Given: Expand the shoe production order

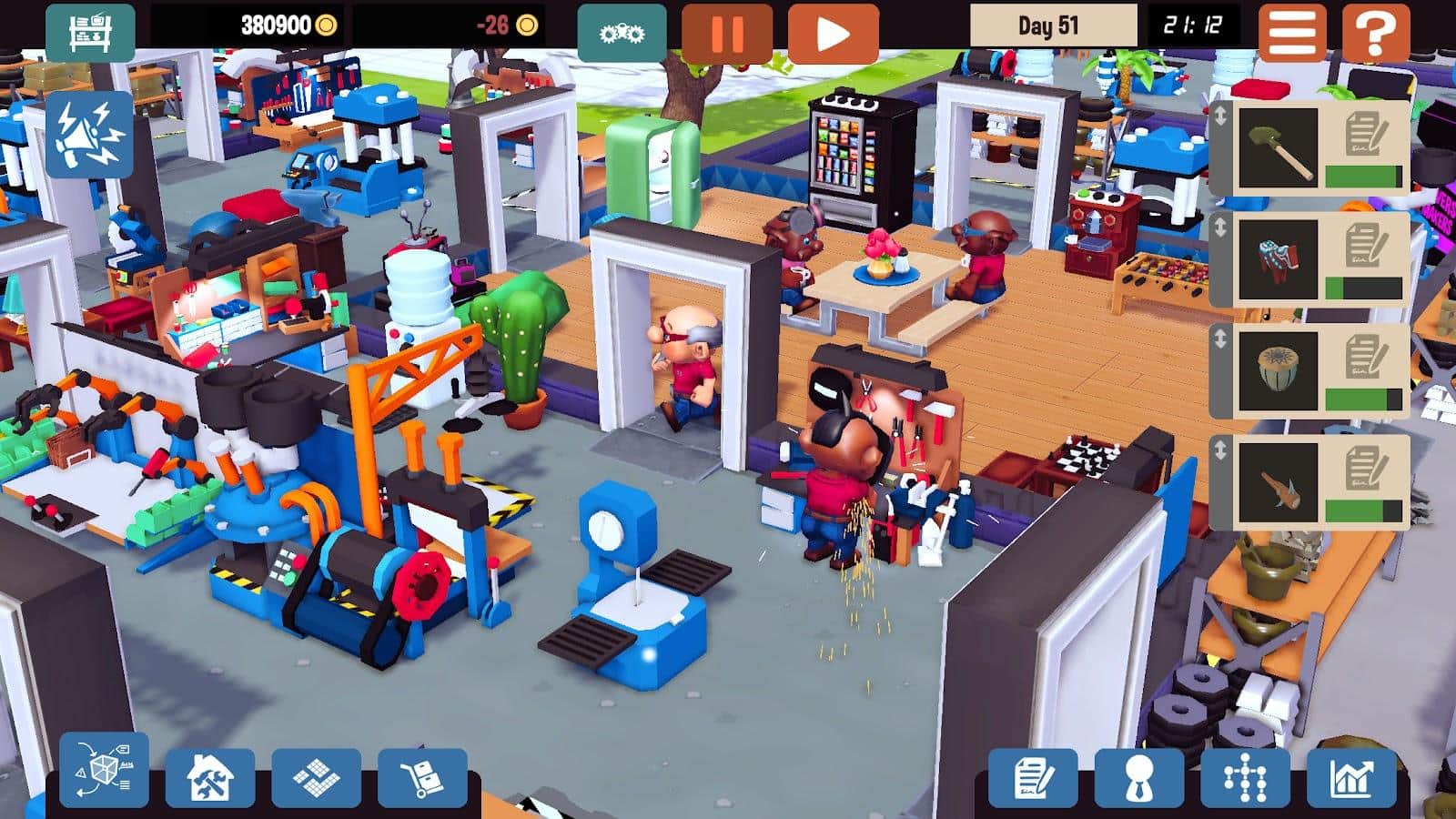Looking at the screenshot, I should 1222,226.
